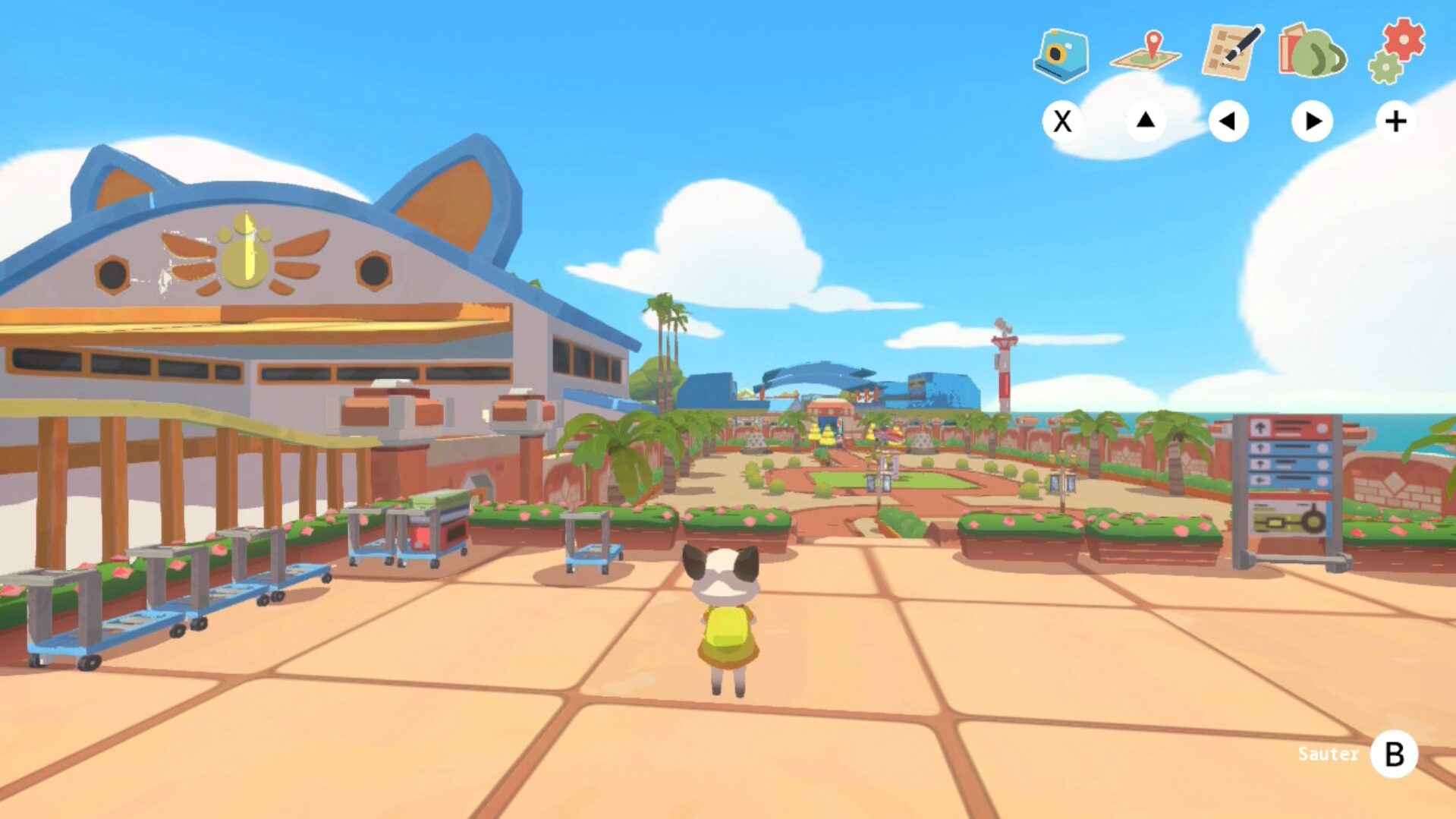This screenshot has width=1456, height=819.
Task: Open the checklist notepad with pen
Action: pyautogui.click(x=1231, y=52)
